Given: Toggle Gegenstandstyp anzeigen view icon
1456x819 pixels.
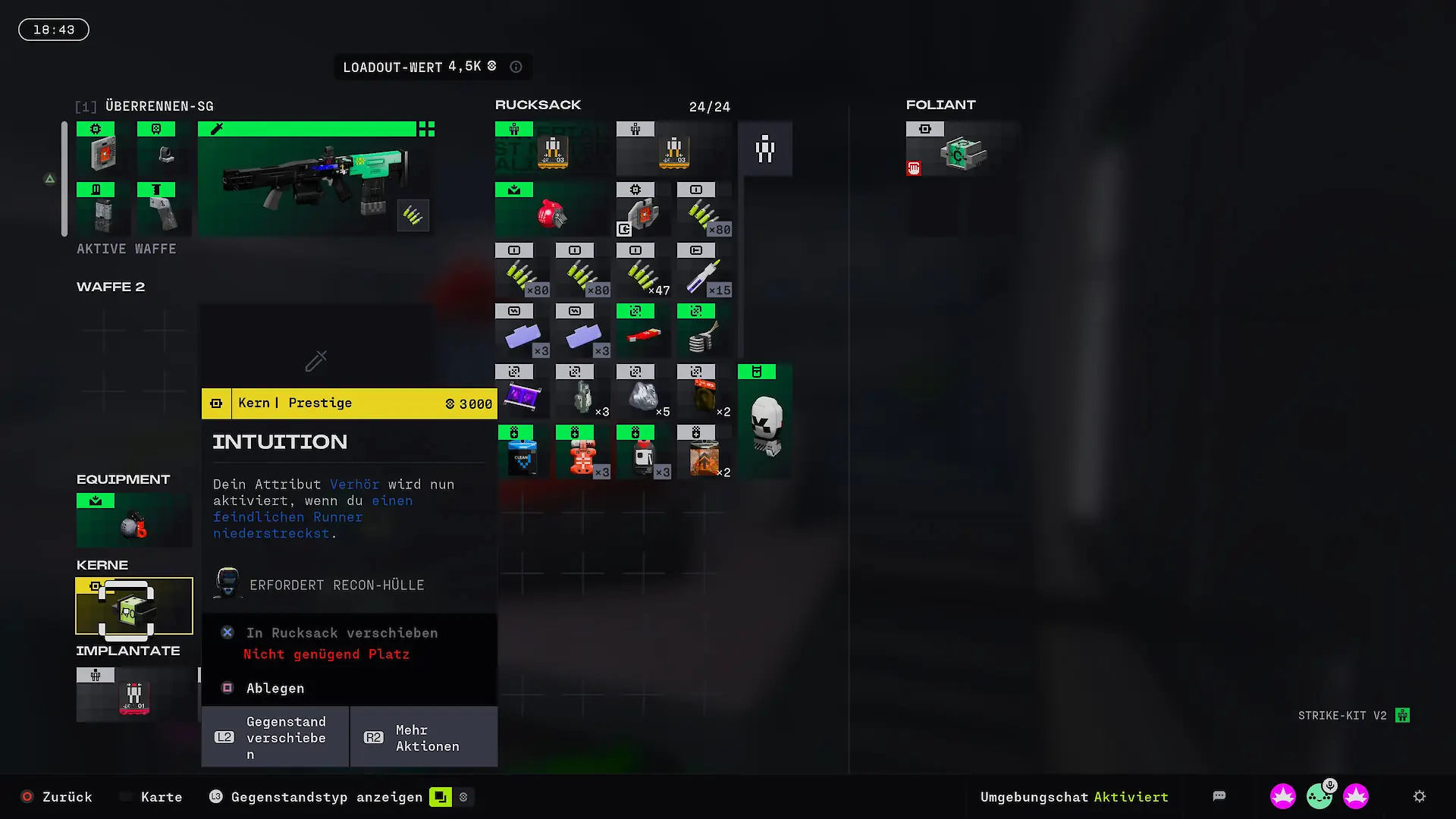Looking at the screenshot, I should tap(441, 797).
